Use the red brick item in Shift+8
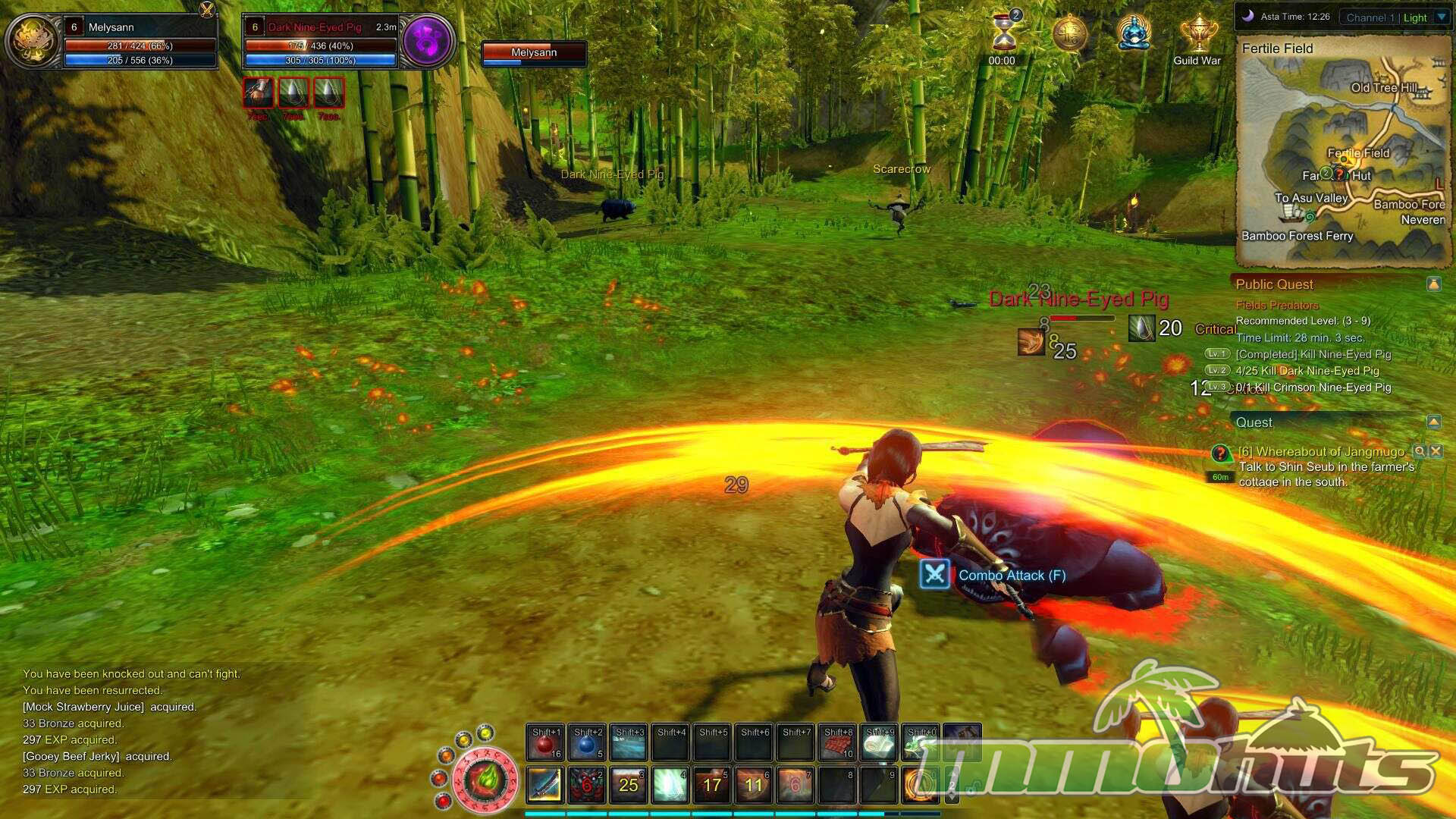 (x=838, y=742)
